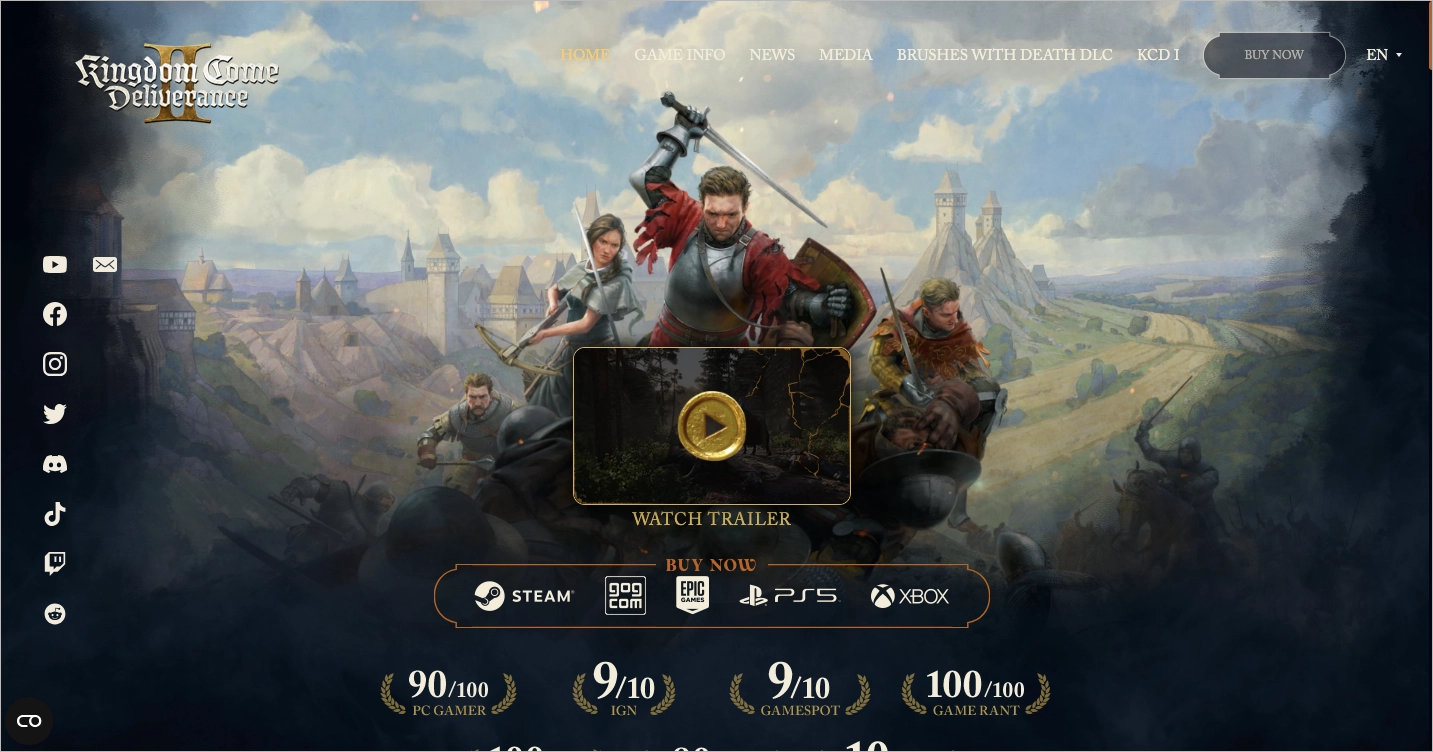Click the Twitch icon
The height and width of the screenshot is (752, 1433).
55,563
